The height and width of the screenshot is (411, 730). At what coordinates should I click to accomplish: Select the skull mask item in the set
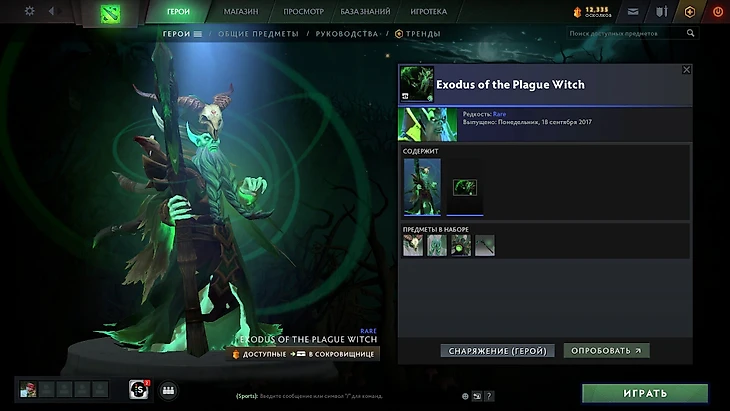pos(413,245)
